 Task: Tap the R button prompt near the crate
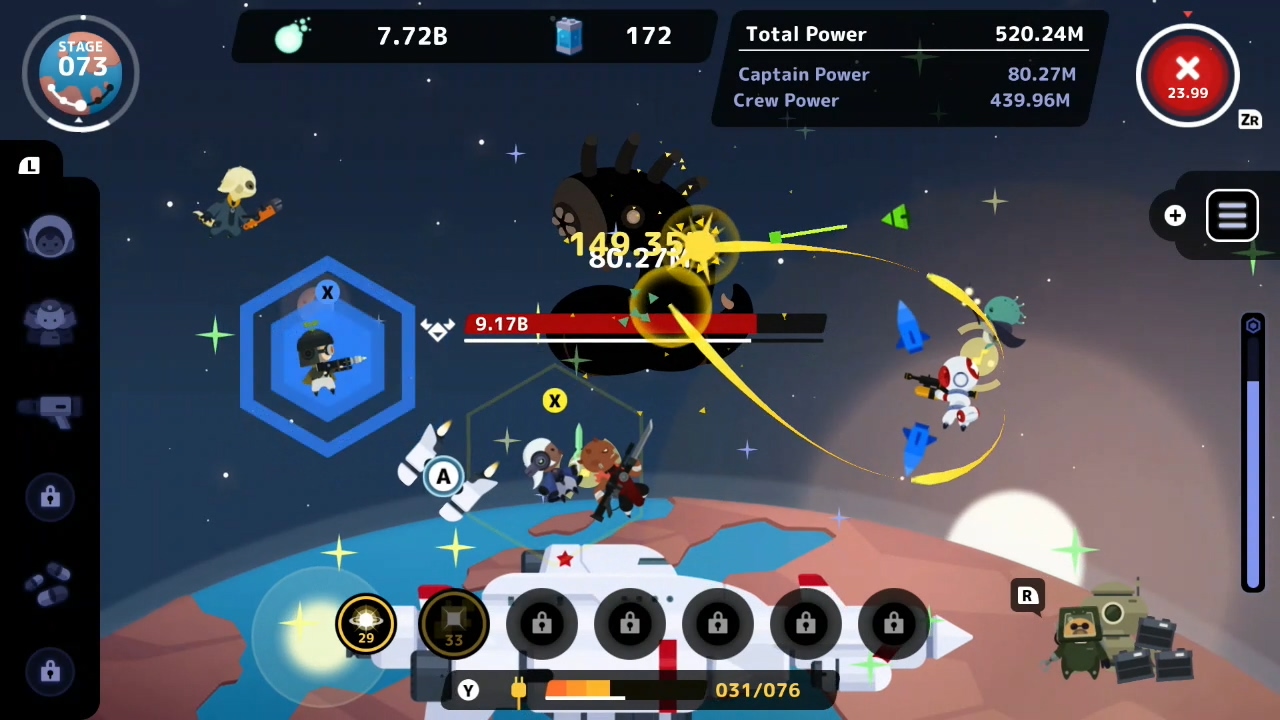coord(1027,596)
